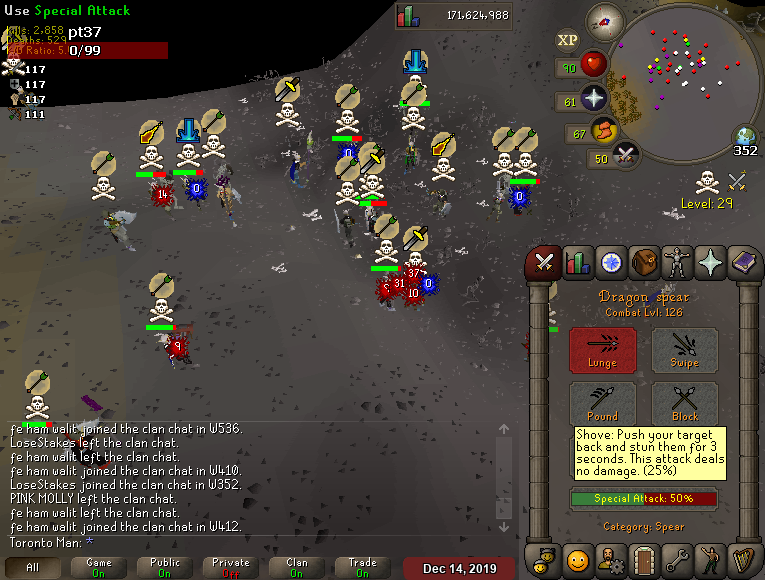Switch to the worn equipment tab
The width and height of the screenshot is (765, 580).
677,263
